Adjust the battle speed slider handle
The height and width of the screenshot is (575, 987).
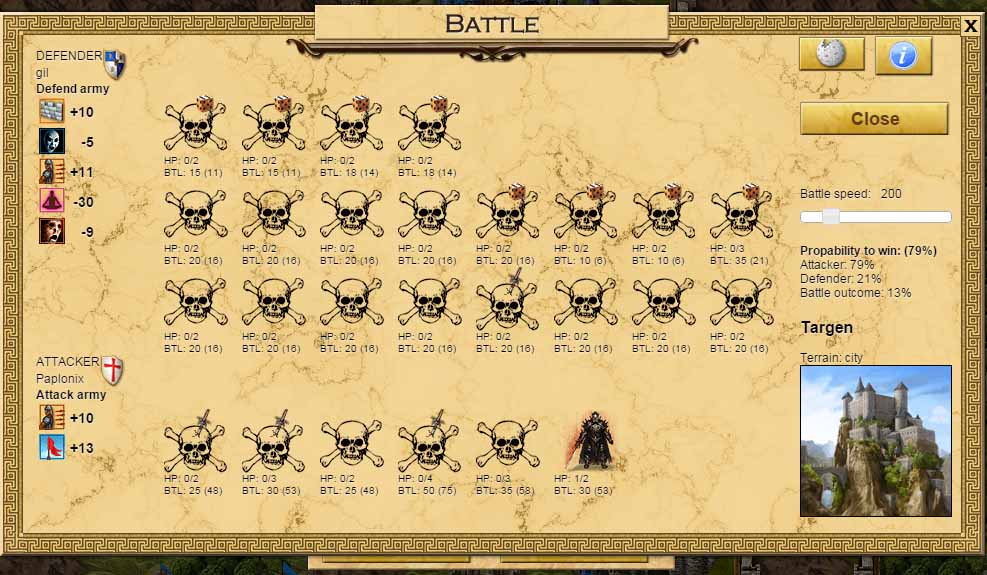830,216
